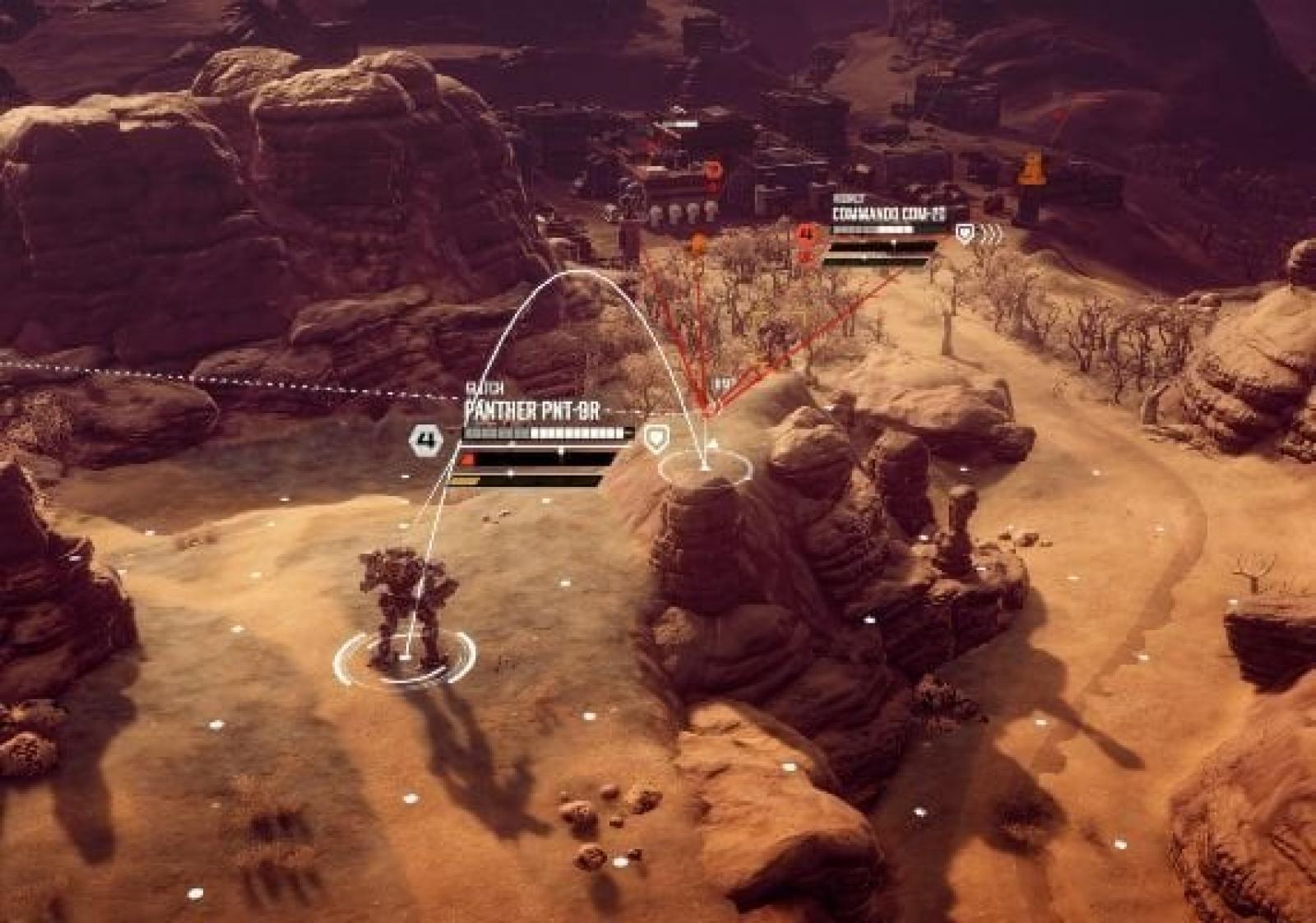Target the Commando COM-2D nameplate
Viewport: 1316px width, 923px height.
tap(889, 215)
